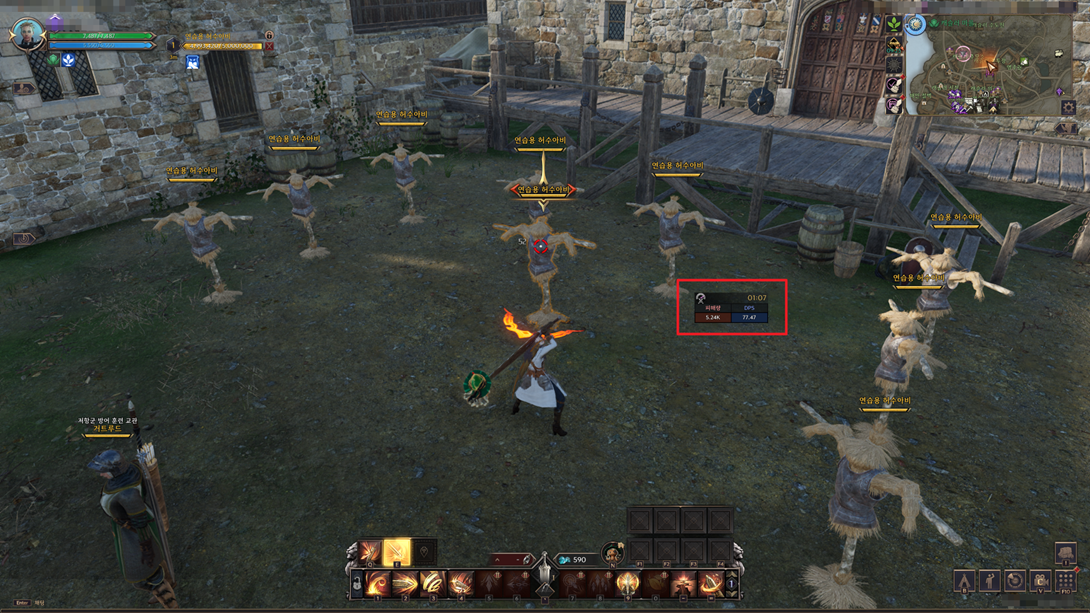Toggle the hotbar padlock
Screen dimensions: 1090x613
pyautogui.click(x=356, y=583)
